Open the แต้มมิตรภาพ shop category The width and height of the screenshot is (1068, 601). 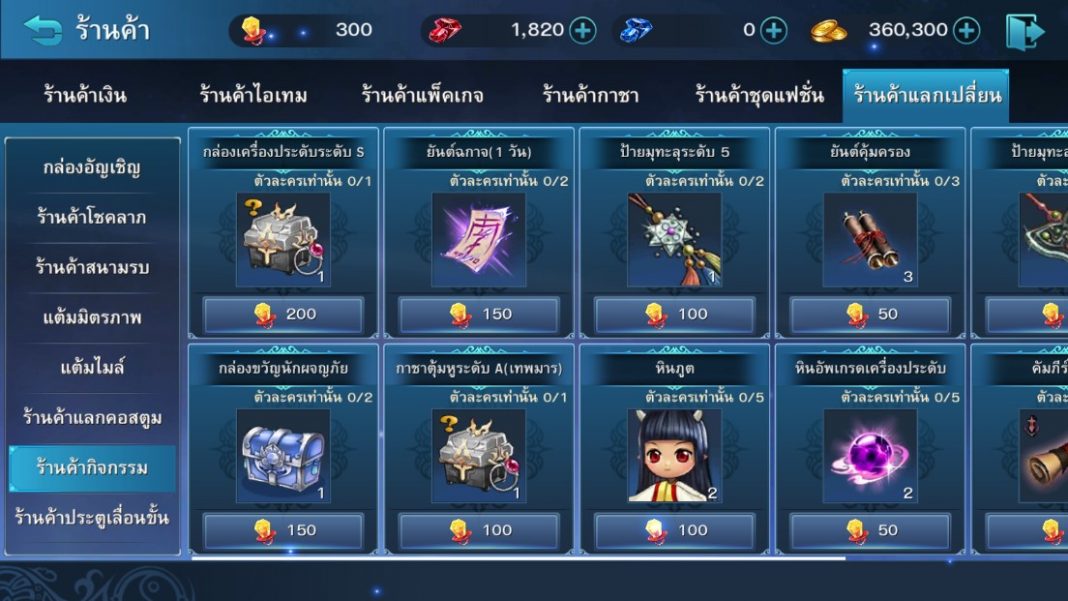point(92,318)
